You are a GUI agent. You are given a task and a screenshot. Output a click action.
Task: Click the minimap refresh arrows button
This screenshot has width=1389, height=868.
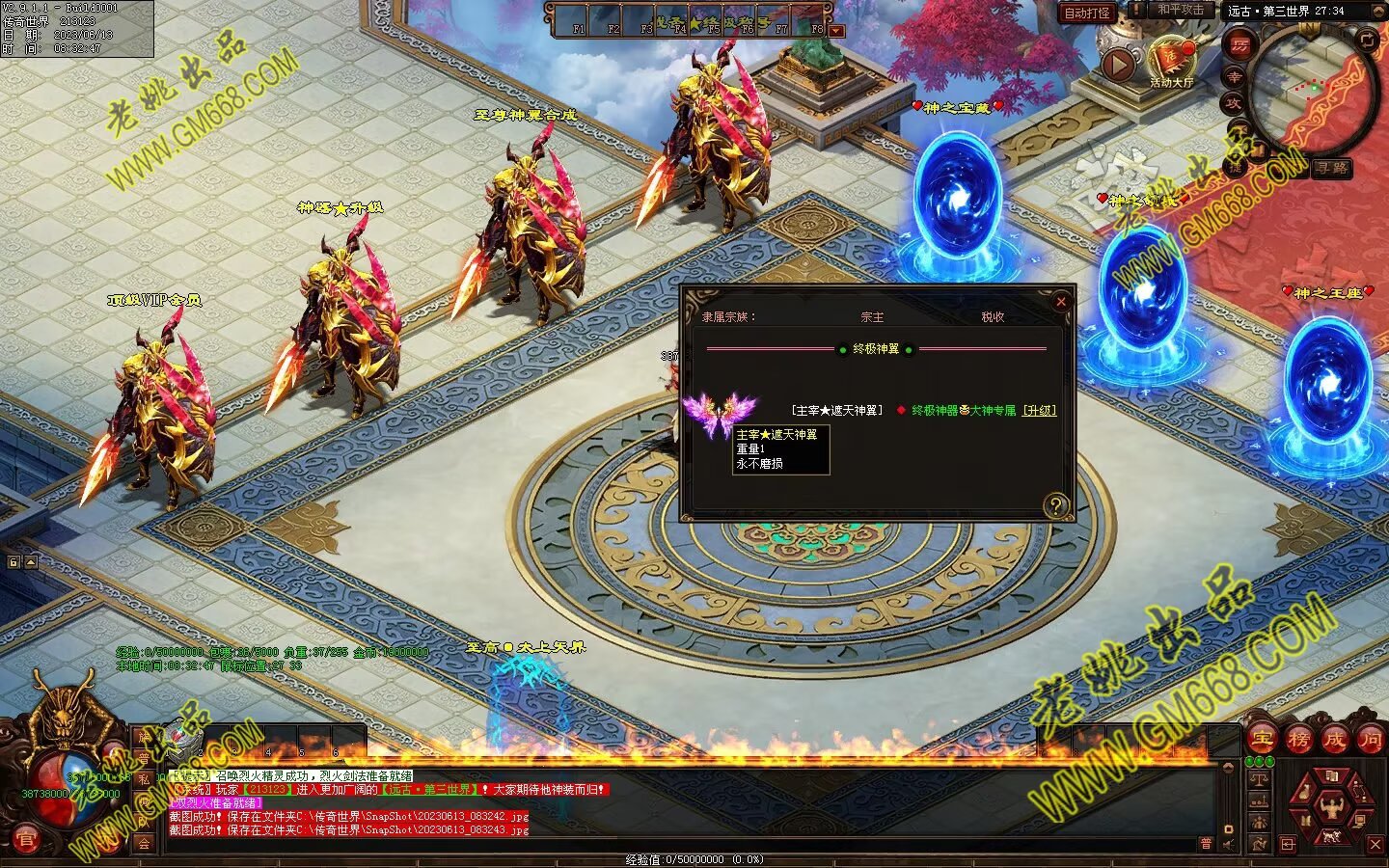[1368, 40]
